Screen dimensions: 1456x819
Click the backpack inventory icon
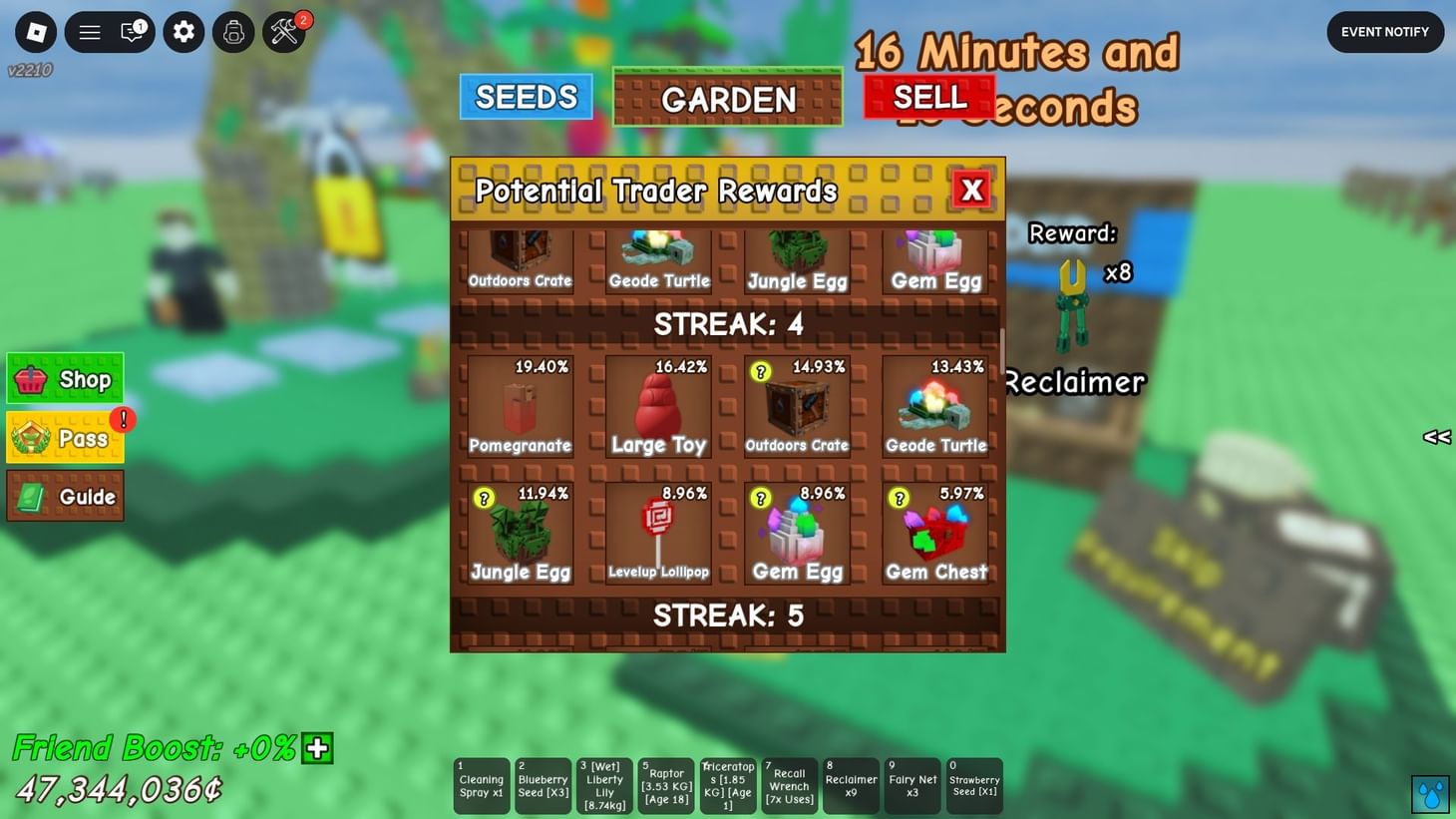(233, 32)
